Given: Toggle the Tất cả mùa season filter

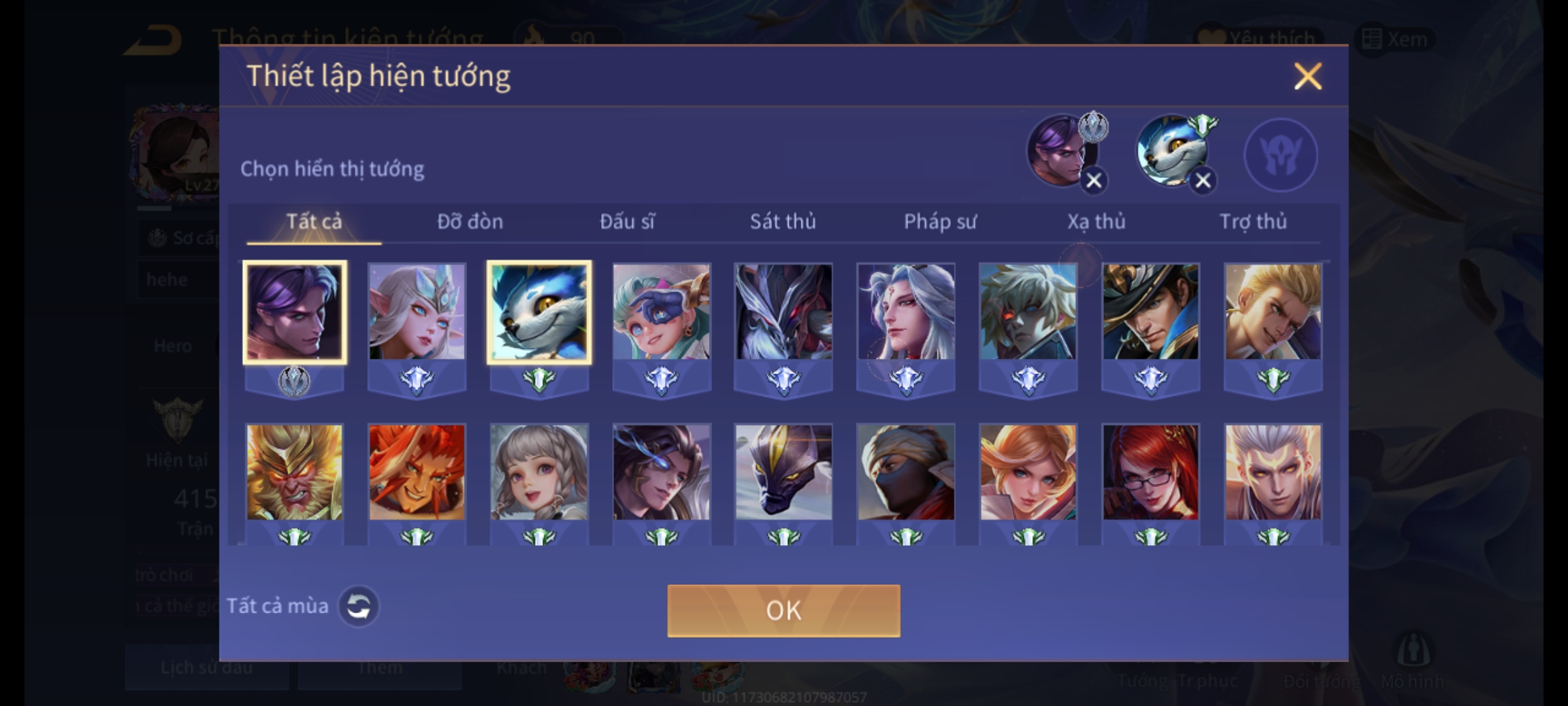Looking at the screenshot, I should pyautogui.click(x=358, y=607).
